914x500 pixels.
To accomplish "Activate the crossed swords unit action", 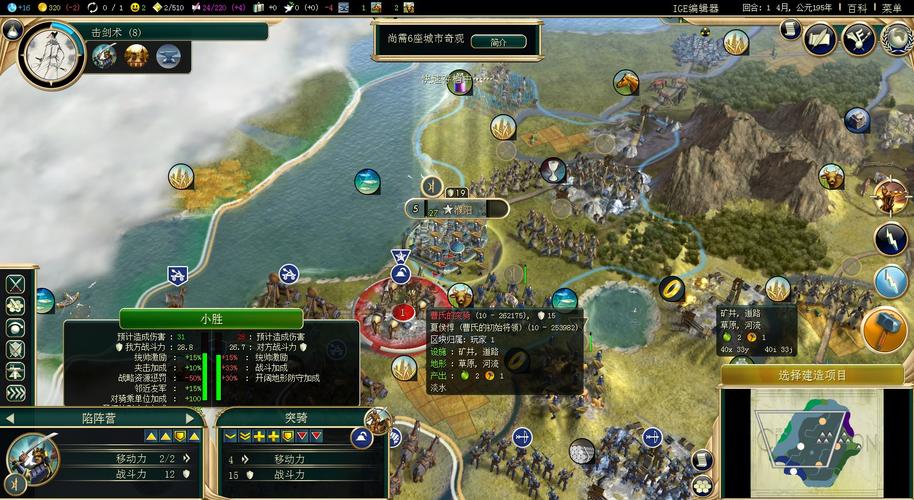I will point(16,283).
